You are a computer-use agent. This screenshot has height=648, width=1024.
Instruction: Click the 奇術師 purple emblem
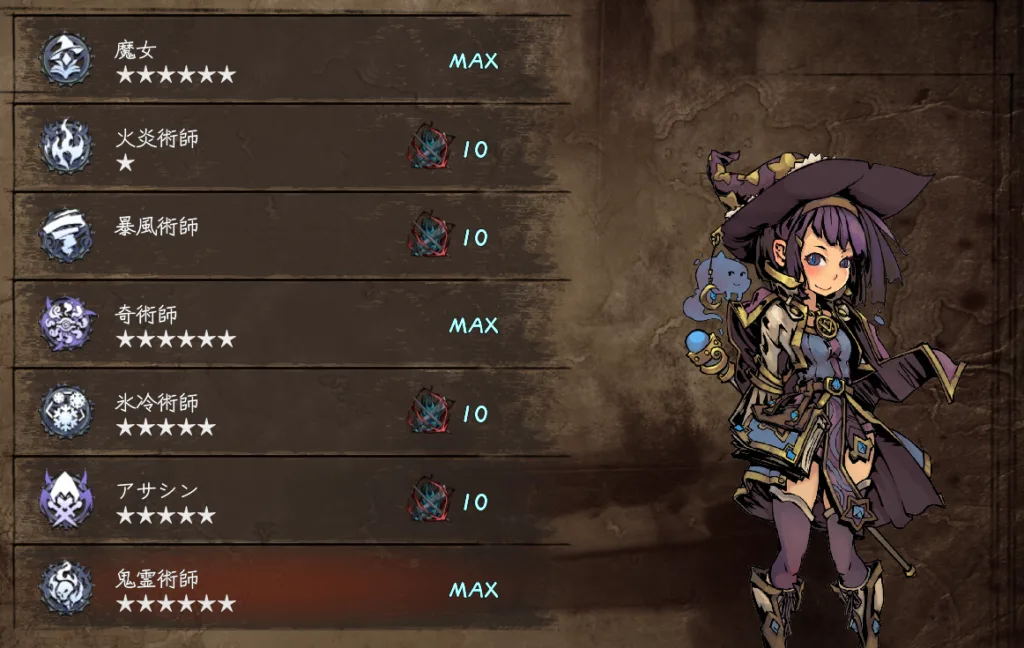(x=66, y=324)
